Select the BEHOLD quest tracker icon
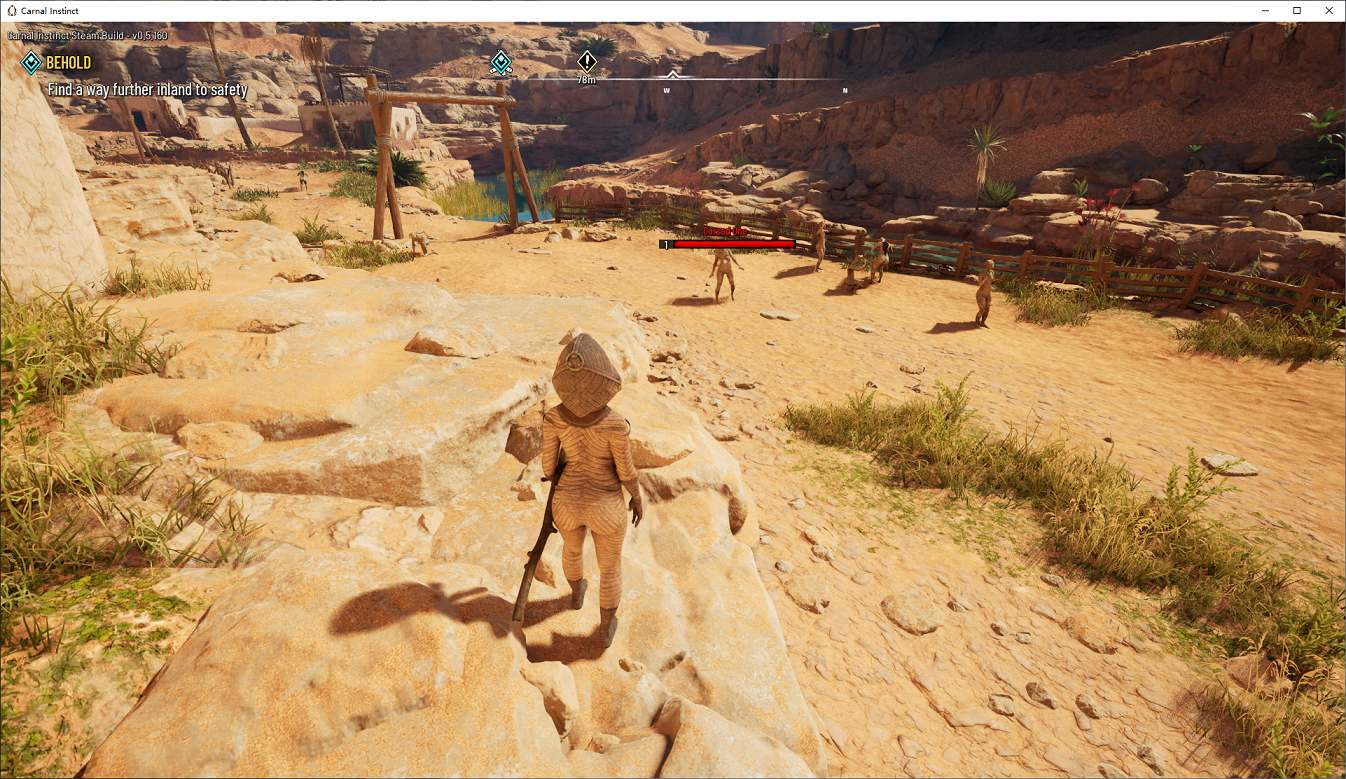1346x779 pixels. pyautogui.click(x=31, y=63)
